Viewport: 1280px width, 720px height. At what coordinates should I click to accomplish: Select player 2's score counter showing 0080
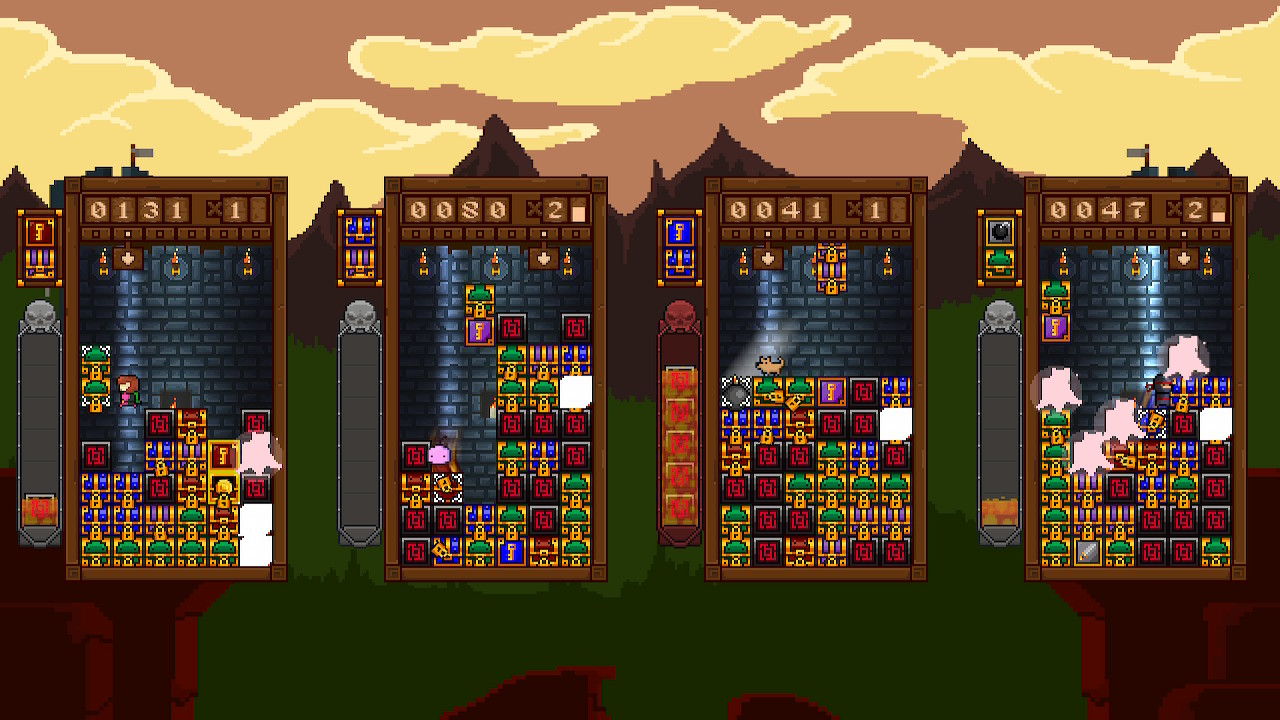(456, 210)
